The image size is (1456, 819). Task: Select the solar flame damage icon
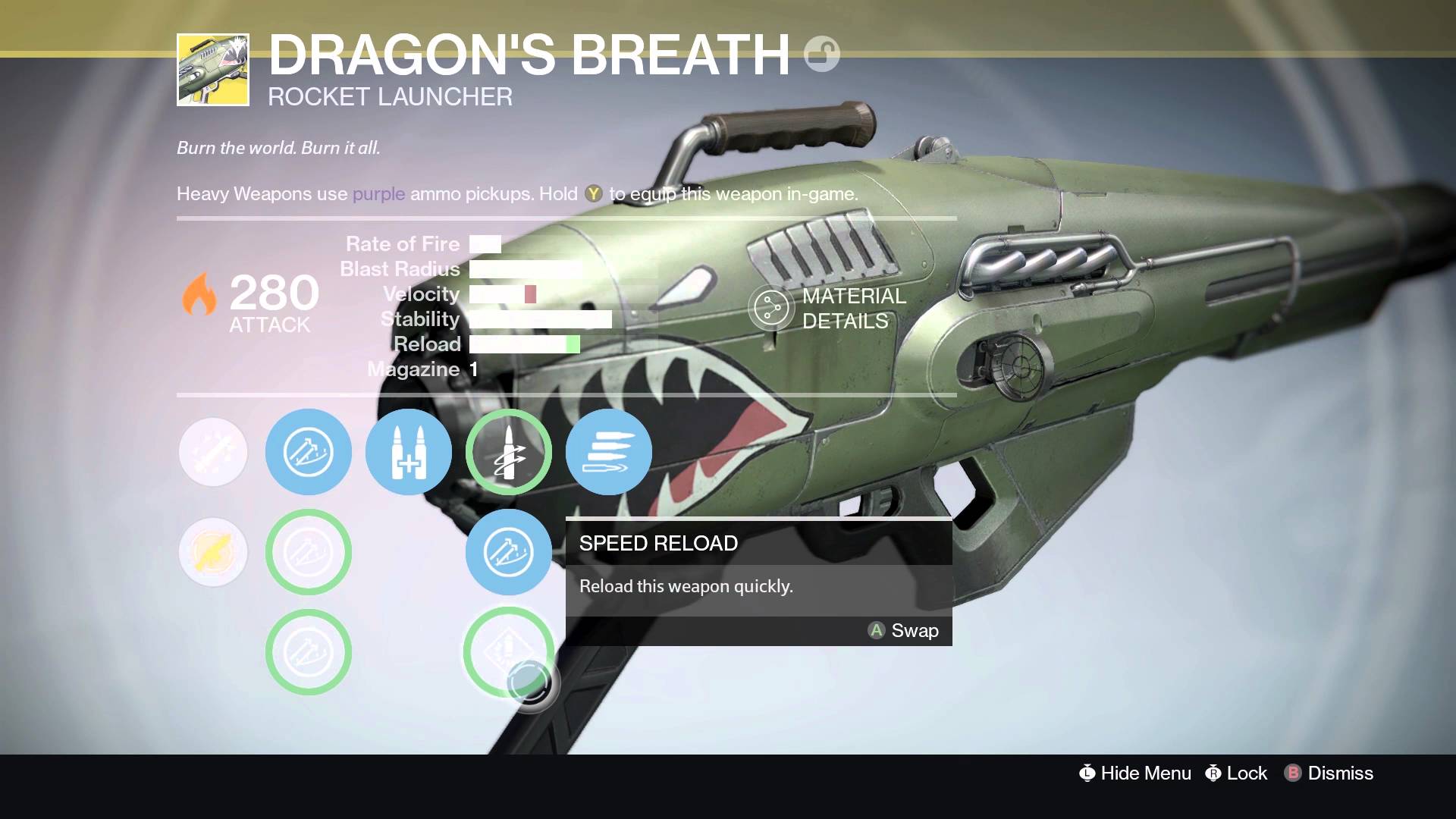click(x=199, y=296)
